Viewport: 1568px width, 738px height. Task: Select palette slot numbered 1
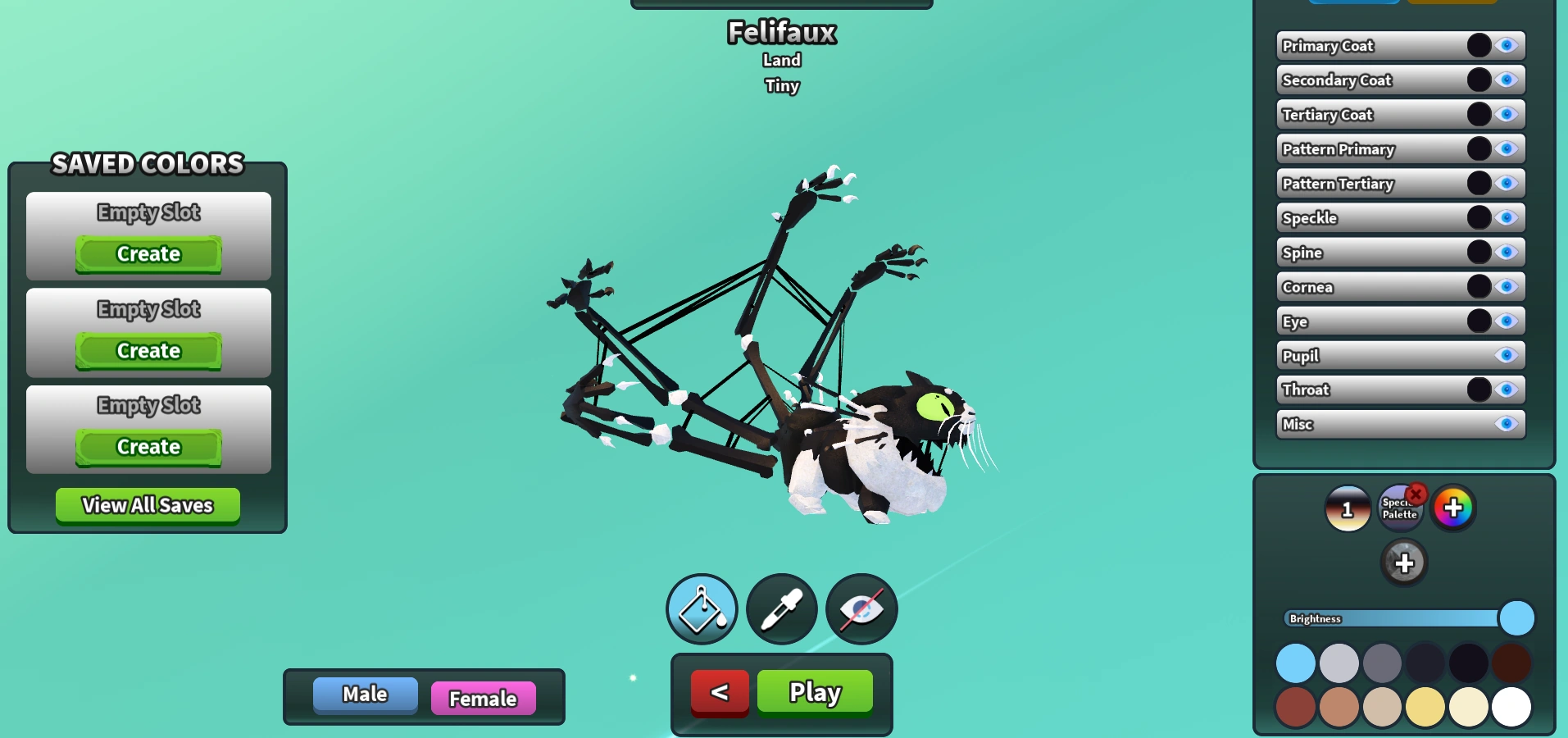pyautogui.click(x=1347, y=508)
